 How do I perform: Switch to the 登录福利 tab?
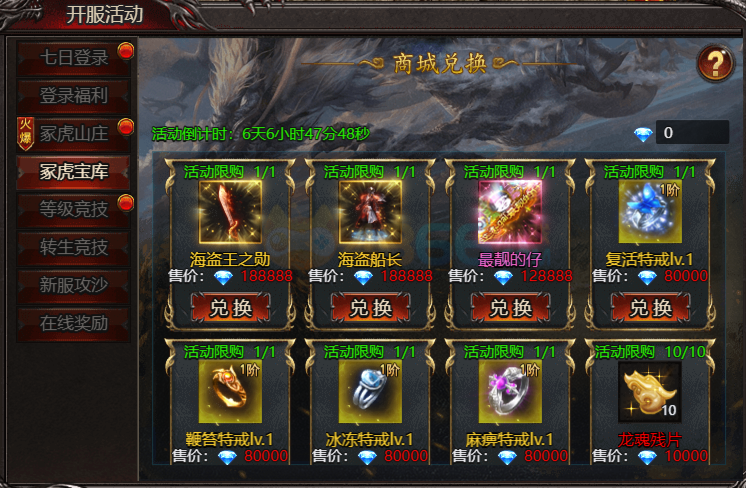coord(73,96)
